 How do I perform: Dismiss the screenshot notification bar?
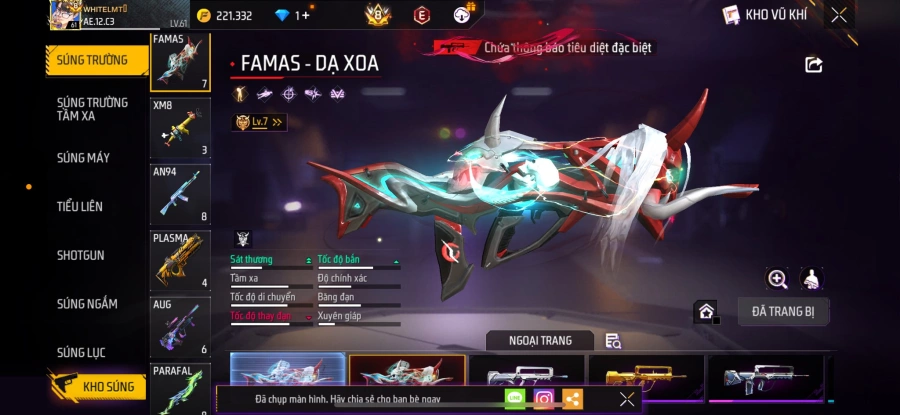(x=627, y=399)
